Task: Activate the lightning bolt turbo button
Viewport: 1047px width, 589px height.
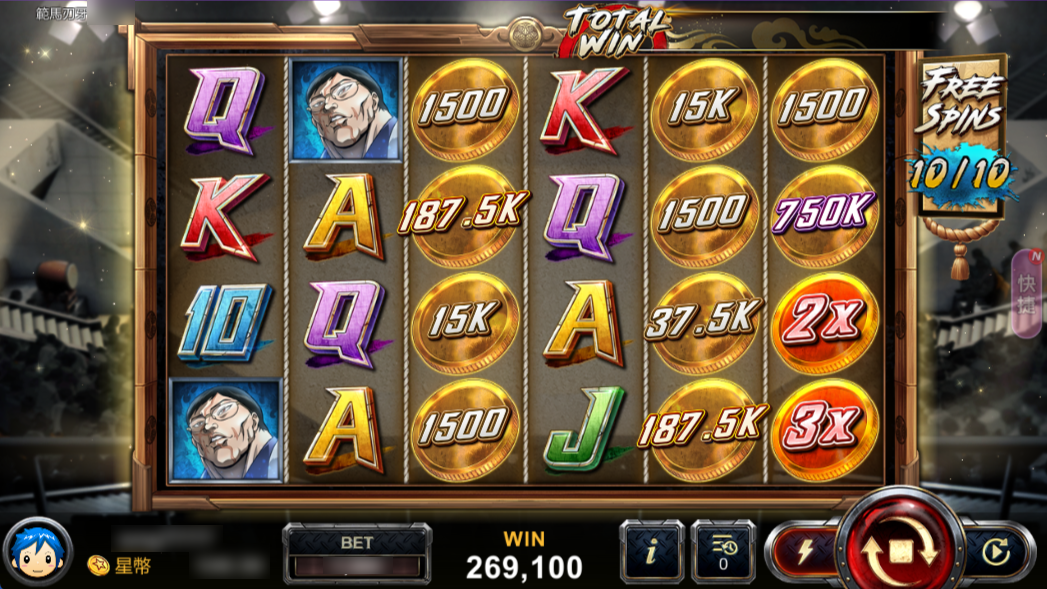Action: (803, 550)
